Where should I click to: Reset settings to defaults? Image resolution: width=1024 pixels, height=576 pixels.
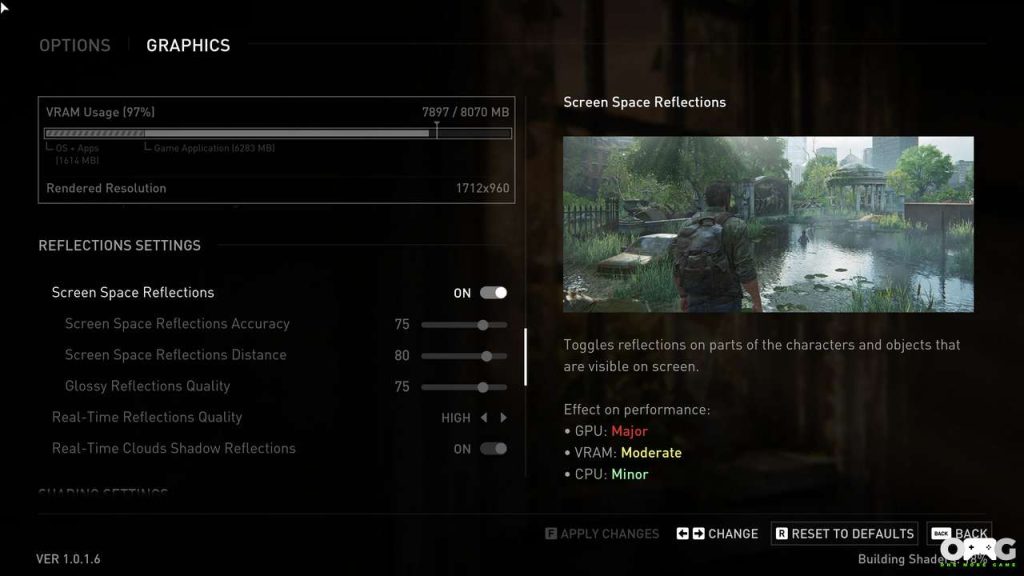click(844, 534)
